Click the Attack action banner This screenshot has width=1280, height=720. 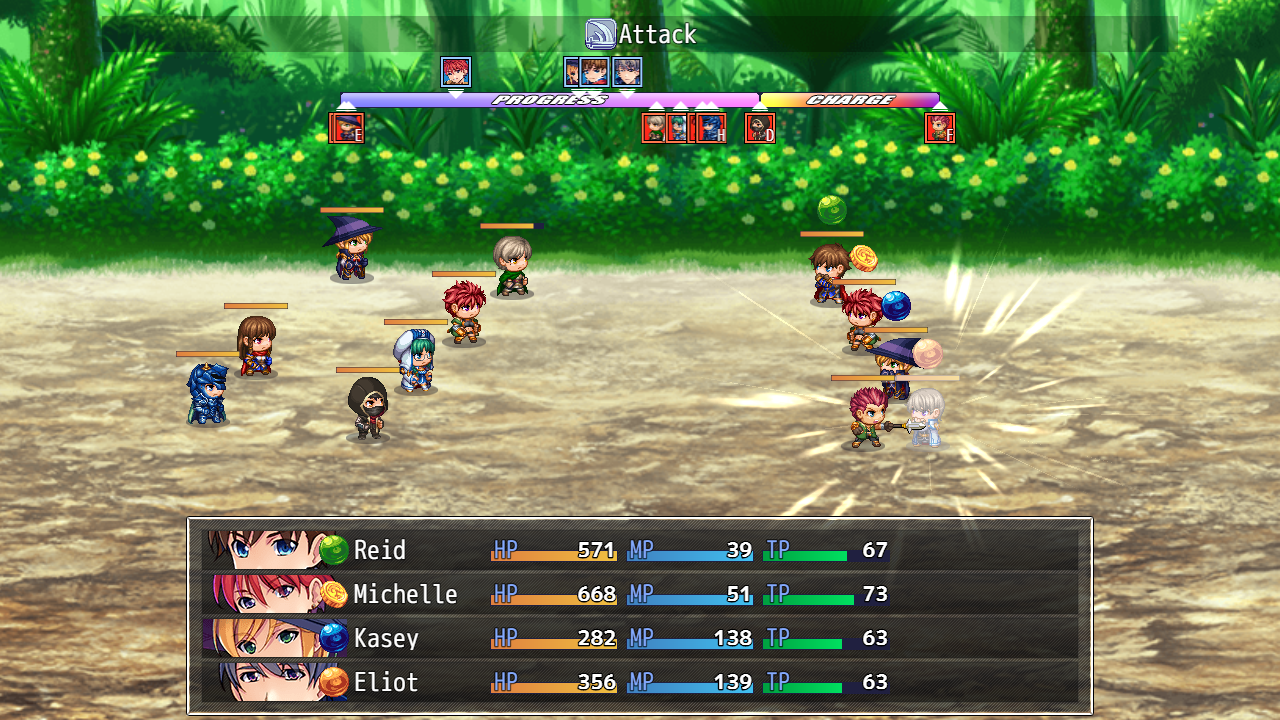point(641,34)
